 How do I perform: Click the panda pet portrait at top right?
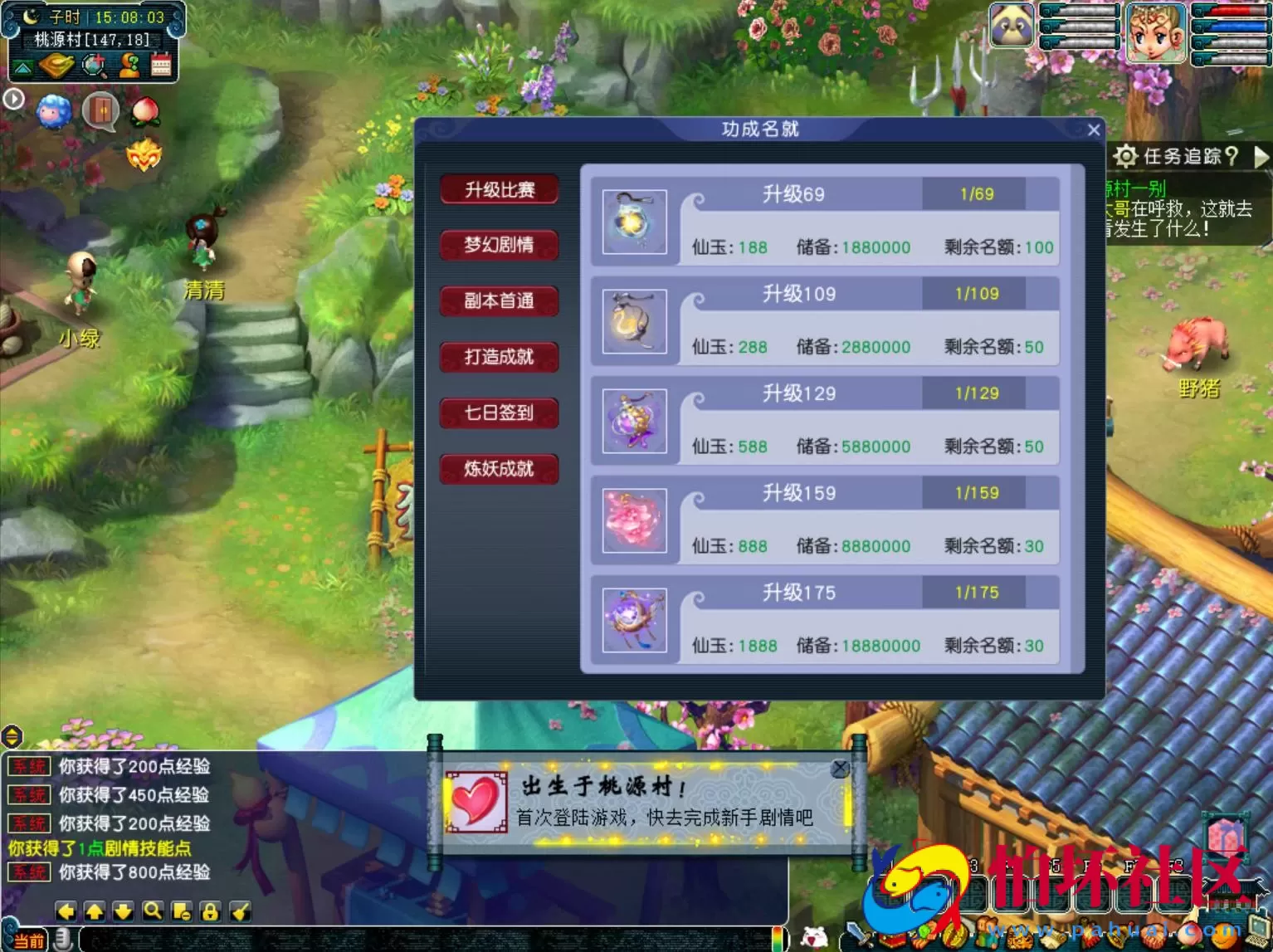[1011, 26]
